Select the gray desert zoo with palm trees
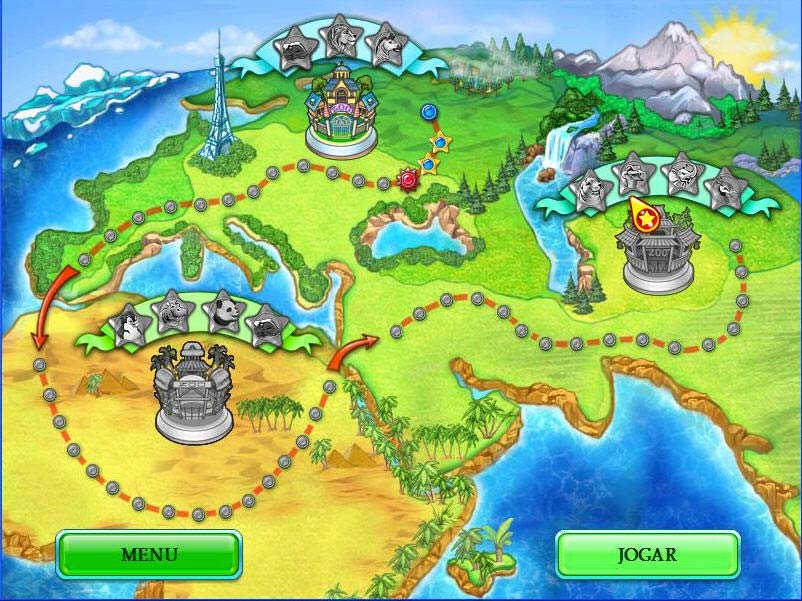802x601 pixels. tap(193, 391)
